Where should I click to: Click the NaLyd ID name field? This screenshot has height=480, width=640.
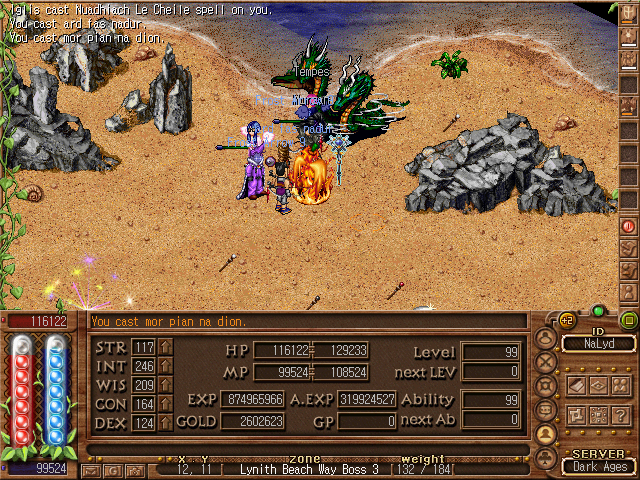(x=597, y=343)
